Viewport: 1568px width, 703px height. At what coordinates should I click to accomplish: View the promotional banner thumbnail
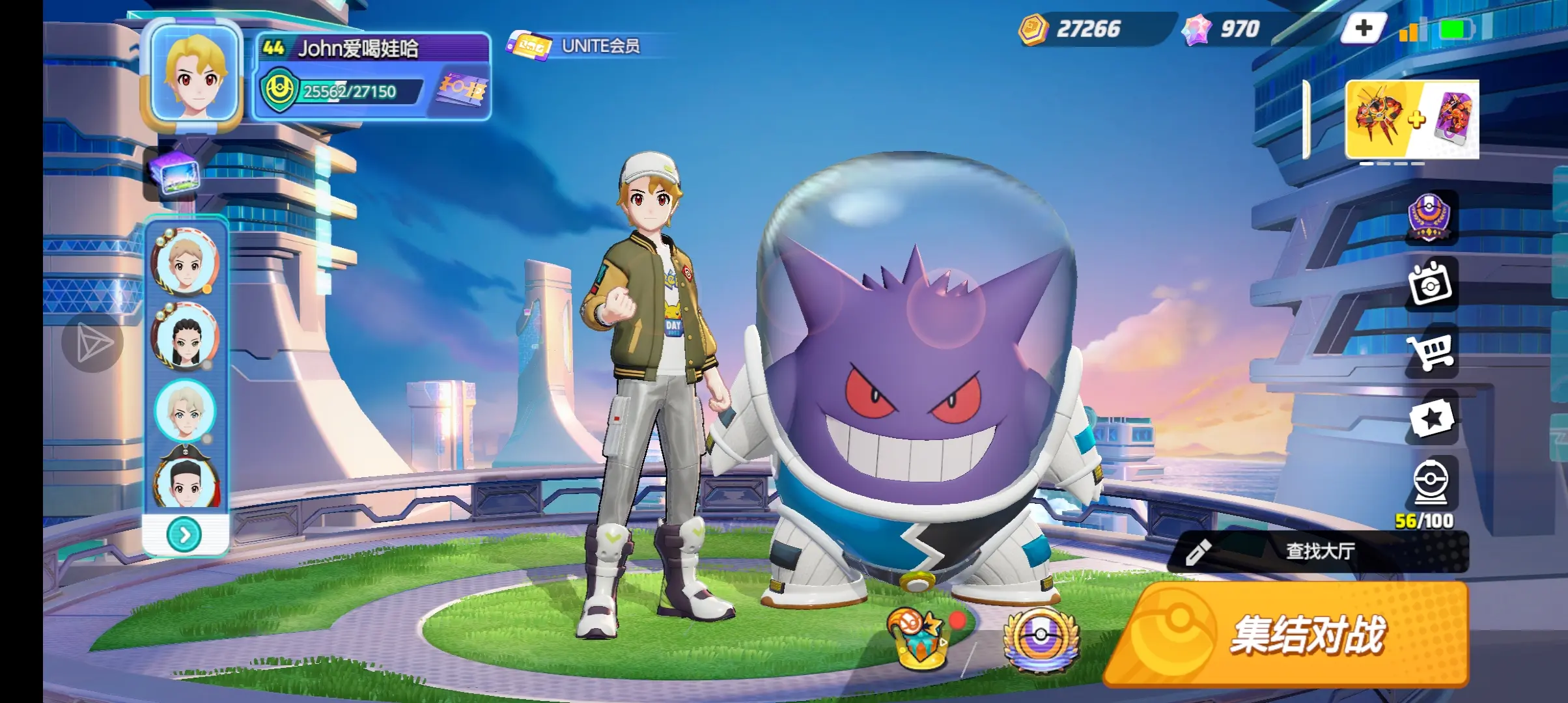(1412, 120)
